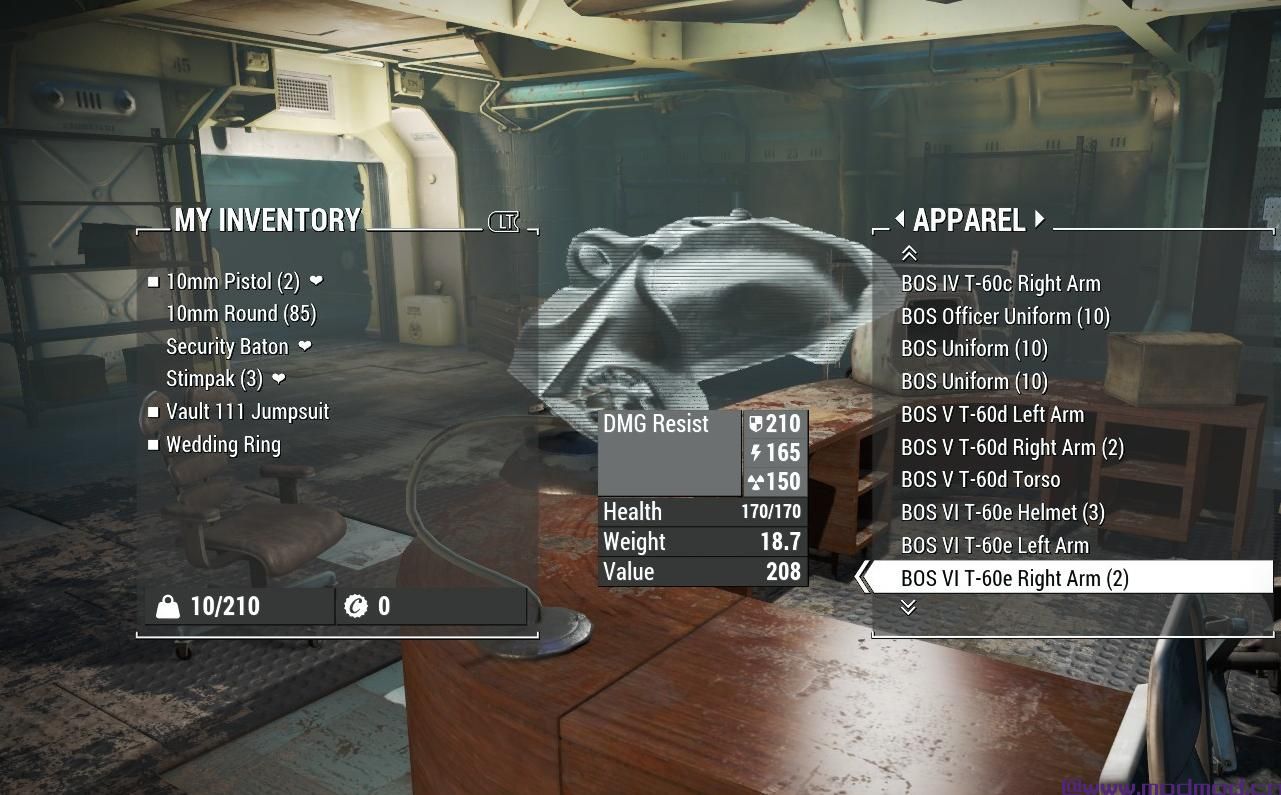This screenshot has width=1281, height=795.
Task: Select BOS VI T-60e Right Arm entry
Action: pyautogui.click(x=1015, y=578)
